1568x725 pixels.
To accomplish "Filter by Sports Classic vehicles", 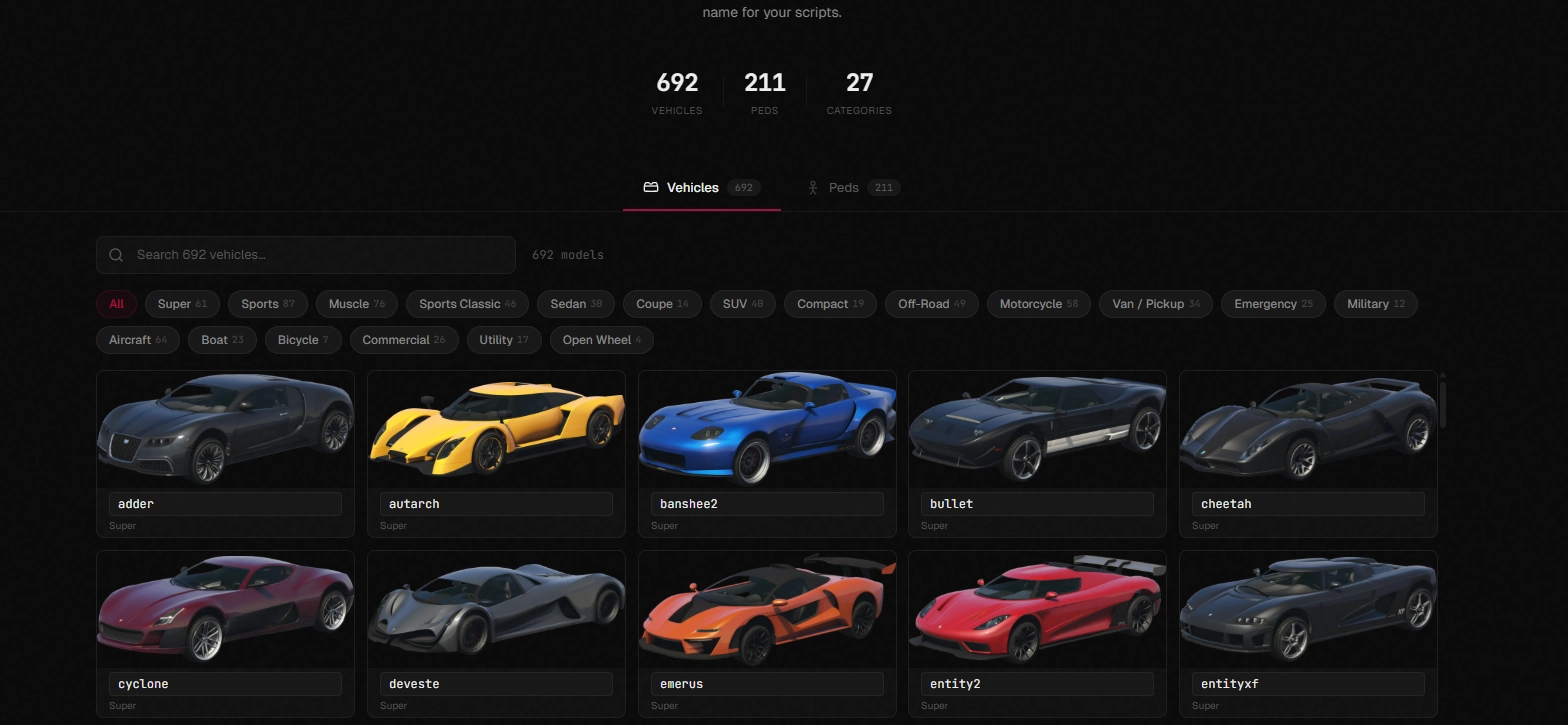I will click(466, 303).
